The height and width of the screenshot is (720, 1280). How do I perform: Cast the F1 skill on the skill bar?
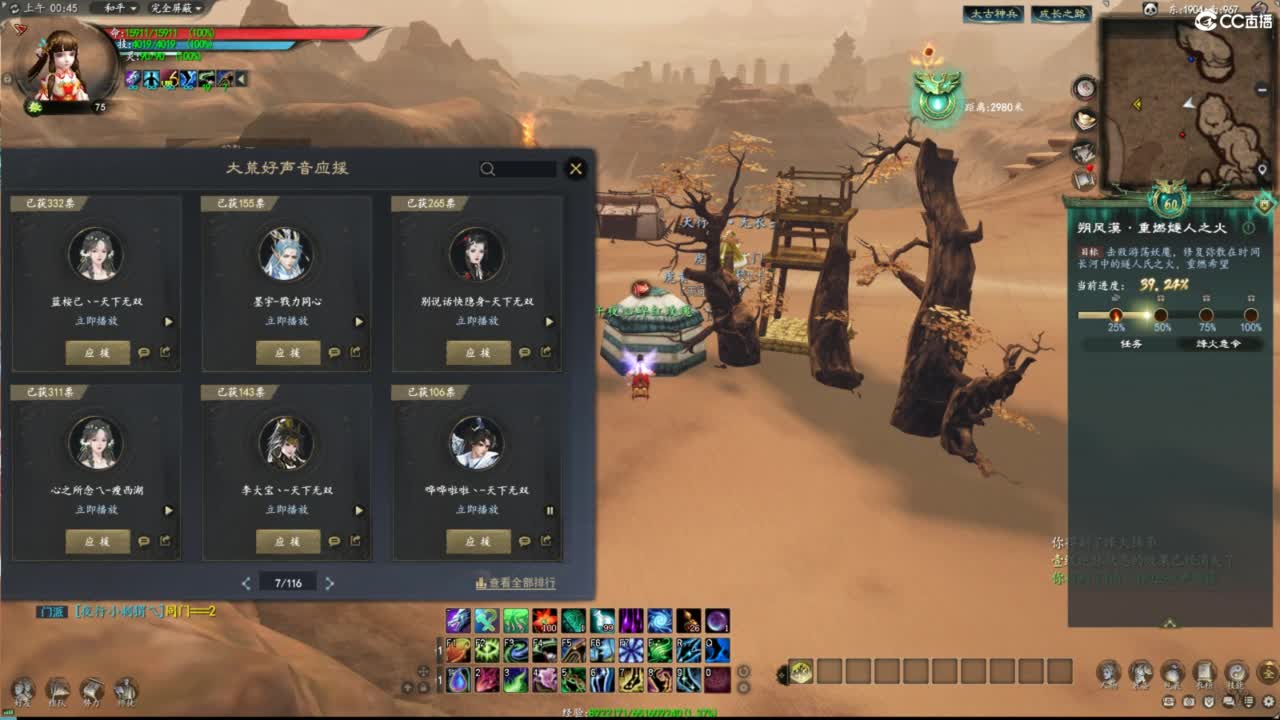[x=456, y=649]
